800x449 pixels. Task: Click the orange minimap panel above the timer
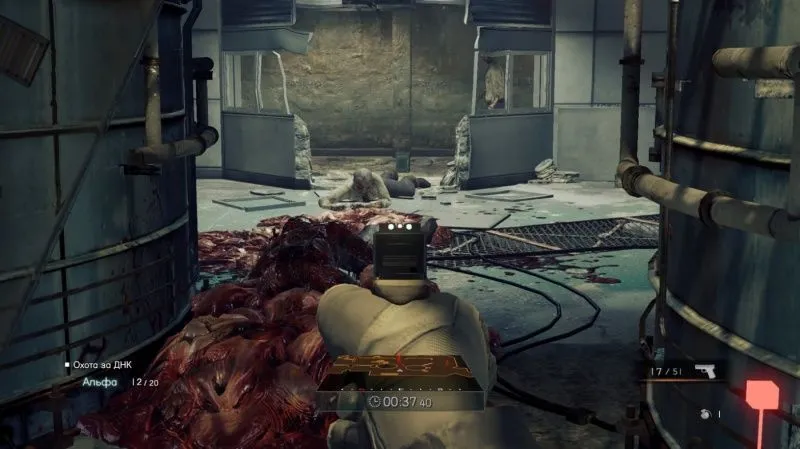401,371
